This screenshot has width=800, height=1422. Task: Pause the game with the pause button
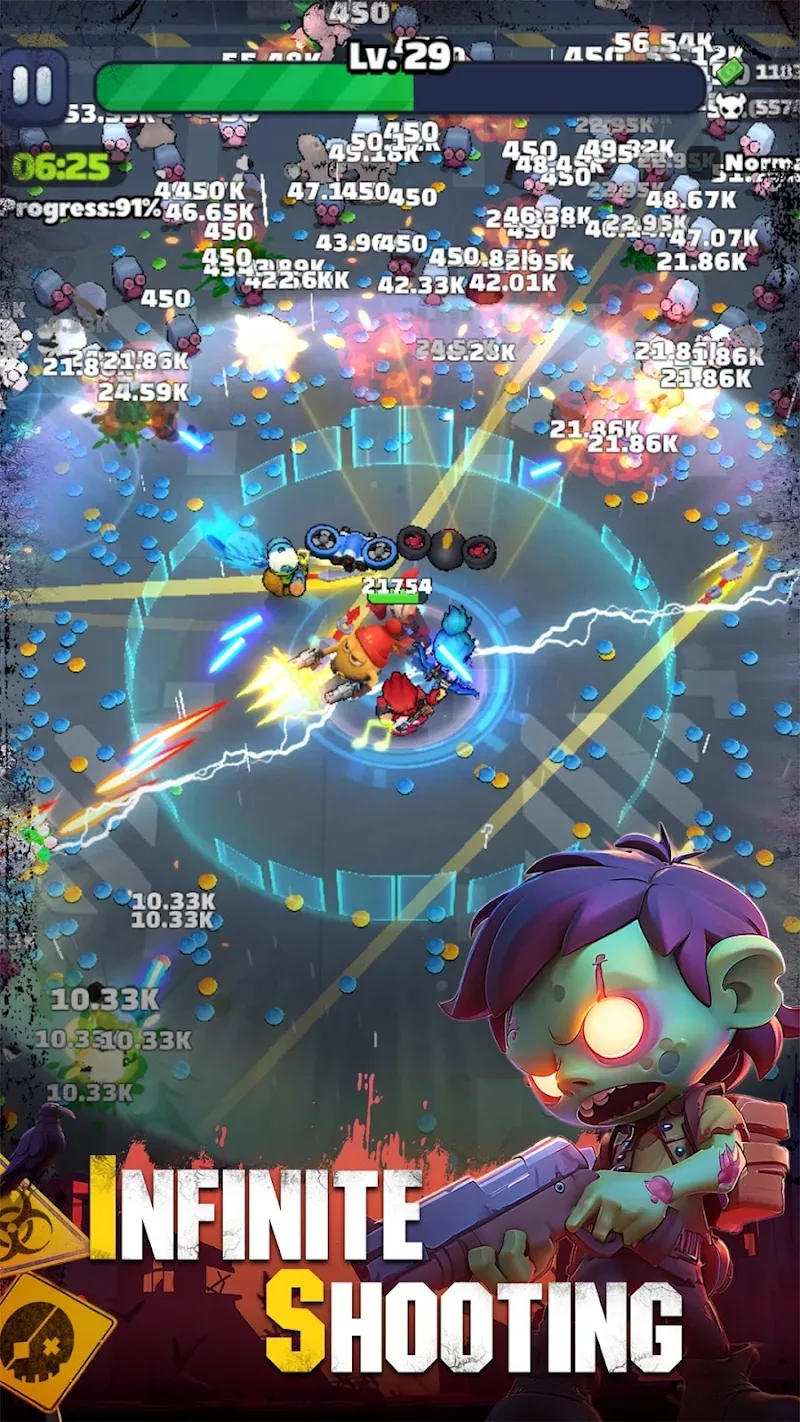(33, 87)
